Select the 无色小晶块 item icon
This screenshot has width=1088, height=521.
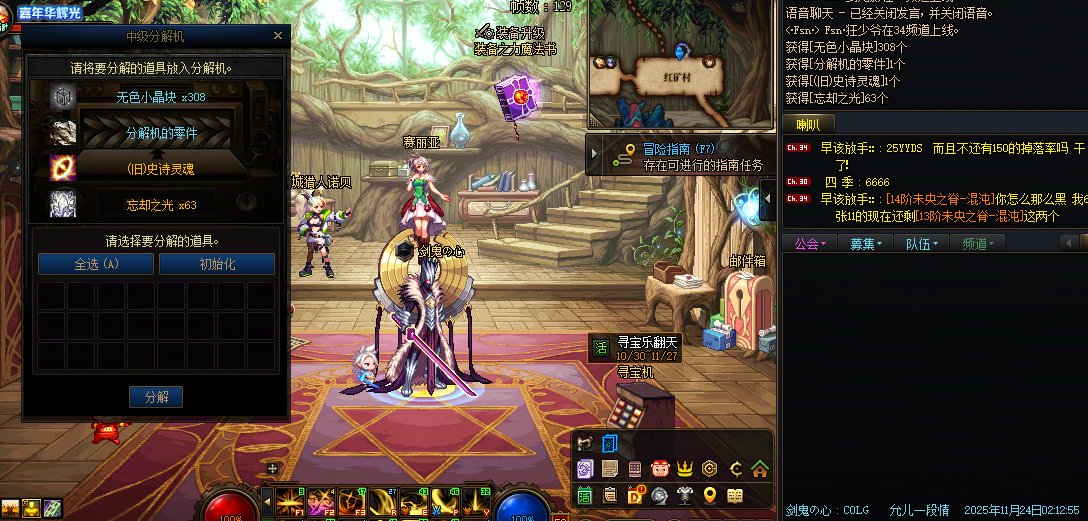pos(63,97)
